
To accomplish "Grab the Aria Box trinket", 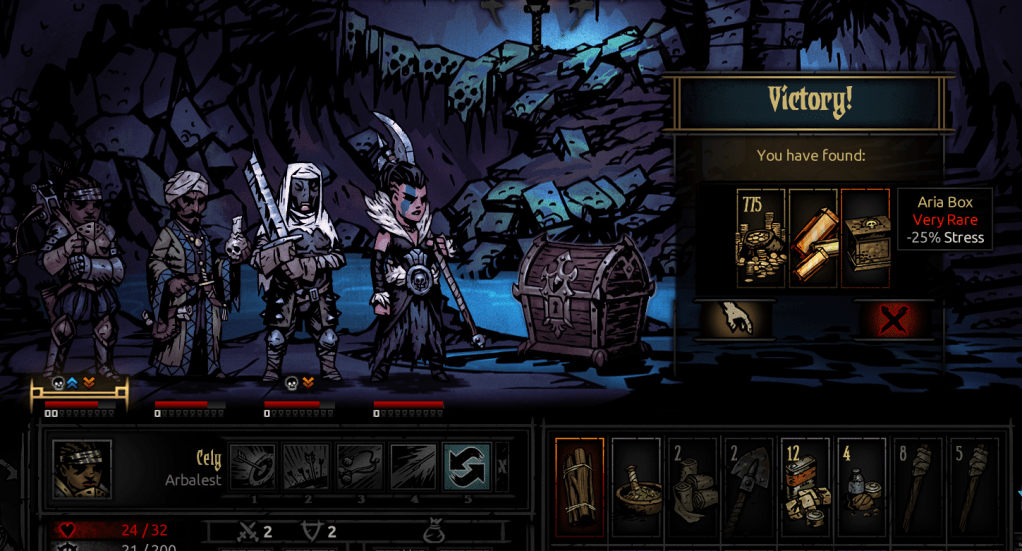I will coord(865,238).
